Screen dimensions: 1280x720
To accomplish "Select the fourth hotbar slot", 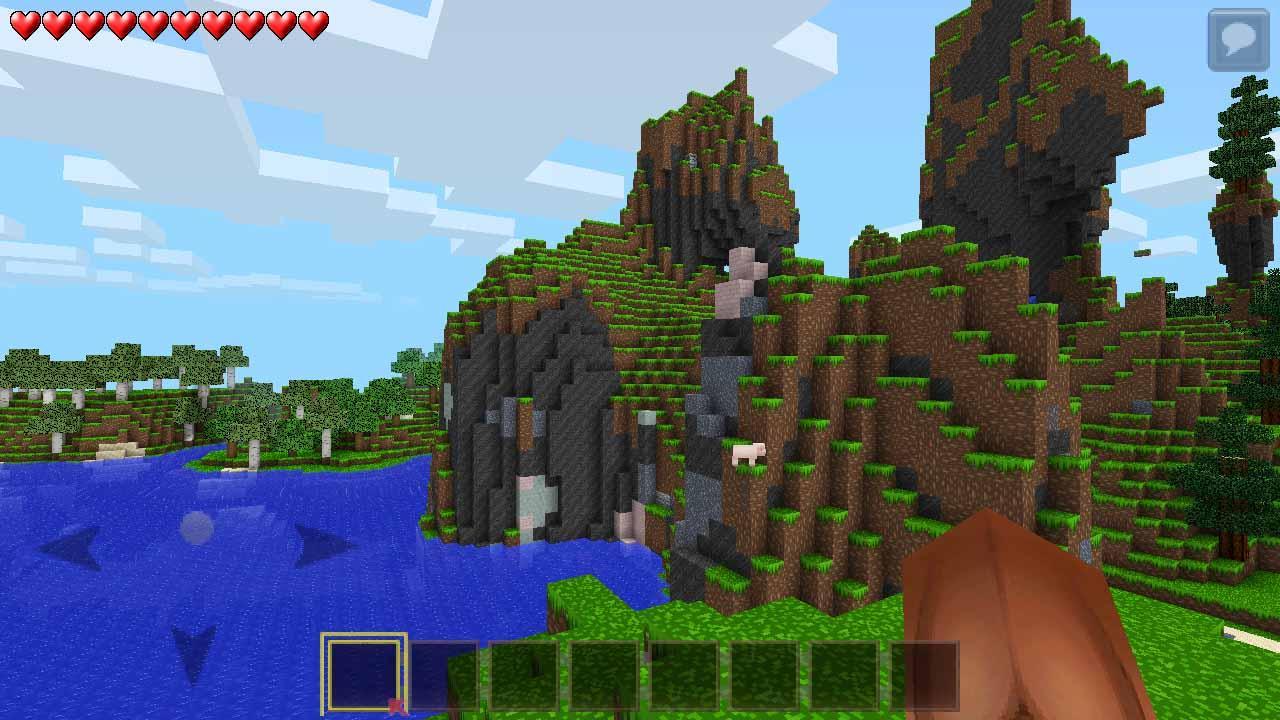I will tap(605, 675).
